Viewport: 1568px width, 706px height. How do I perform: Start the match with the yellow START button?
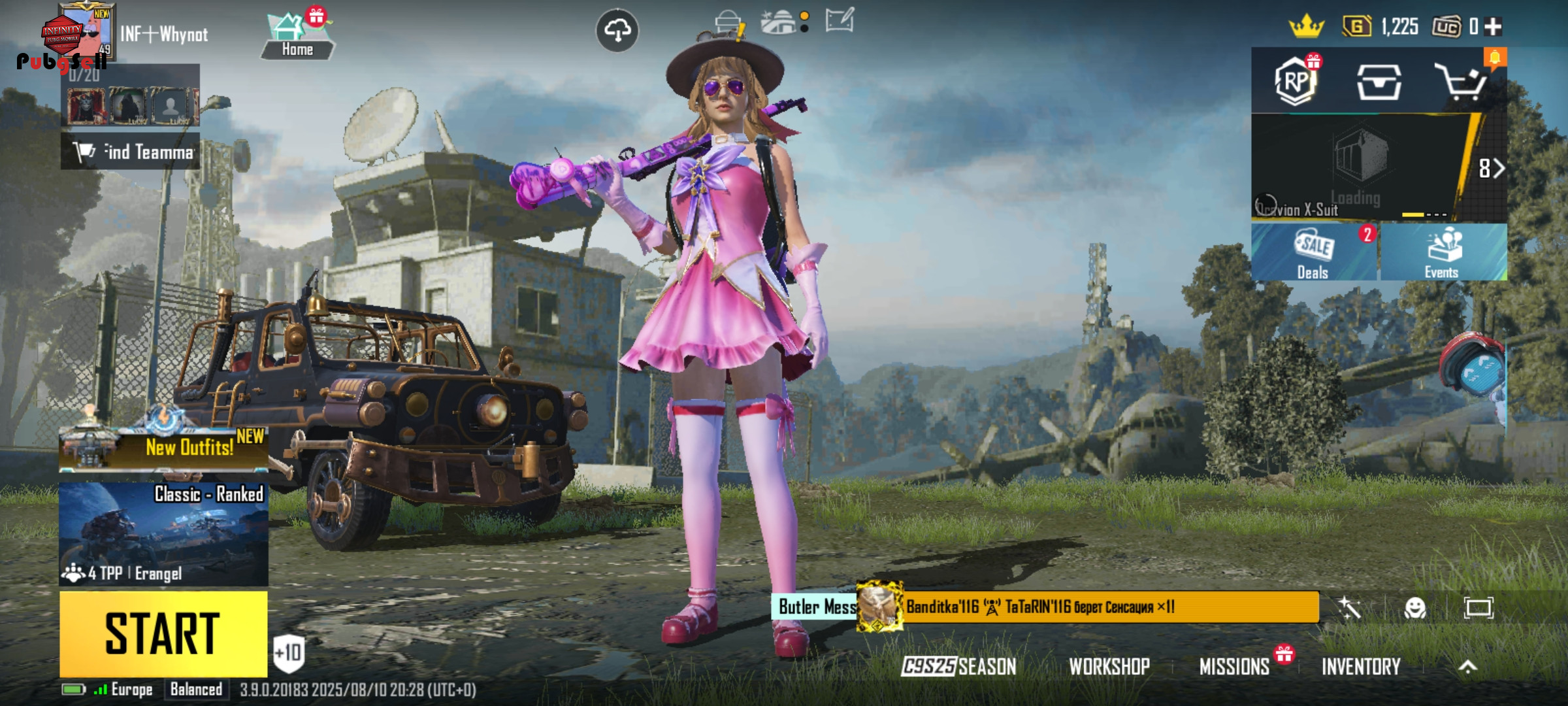pos(163,633)
